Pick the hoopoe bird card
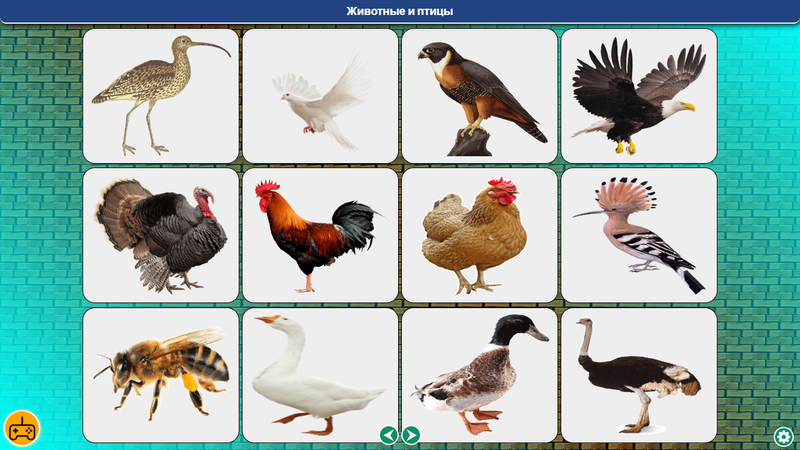The image size is (800, 450). (639, 235)
